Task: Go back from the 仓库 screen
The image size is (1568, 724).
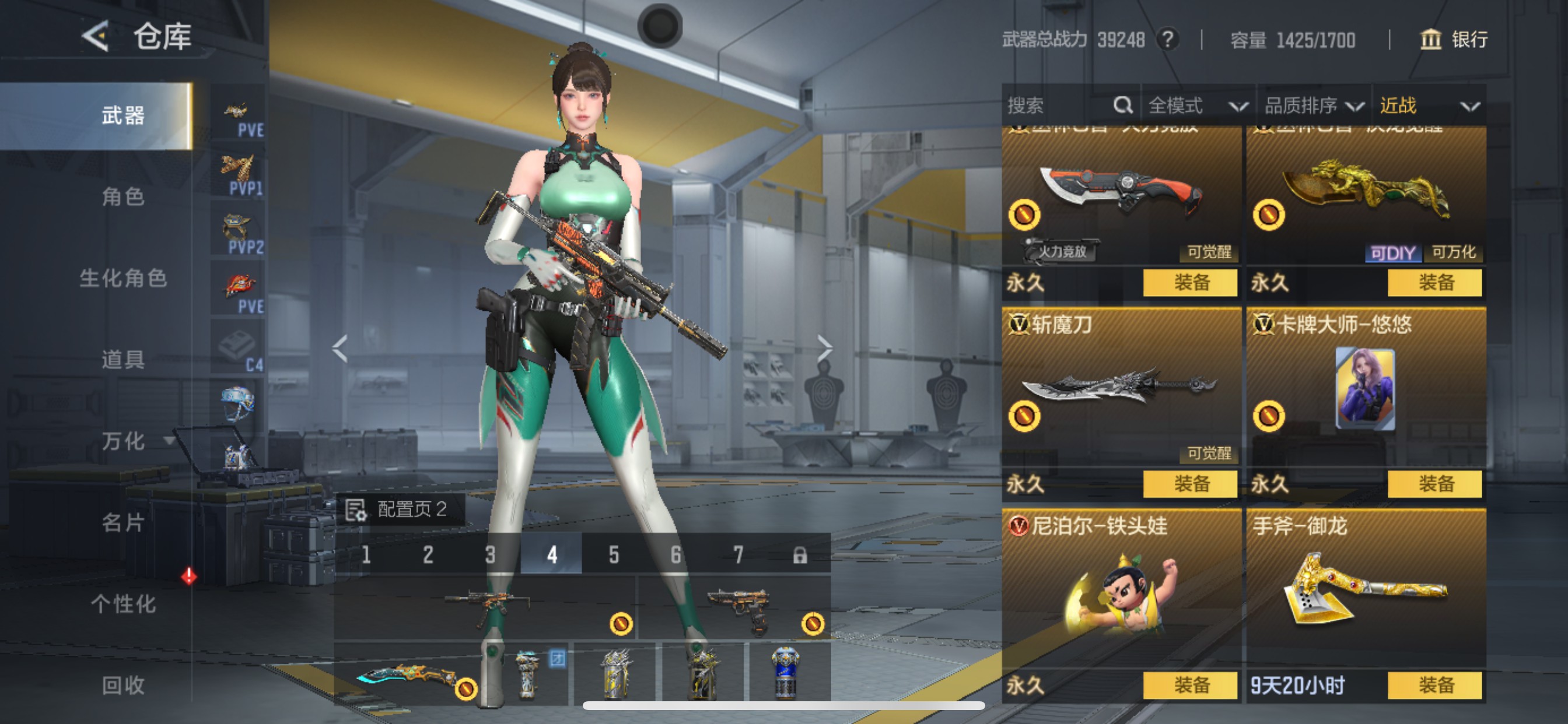Action: tap(96, 37)
